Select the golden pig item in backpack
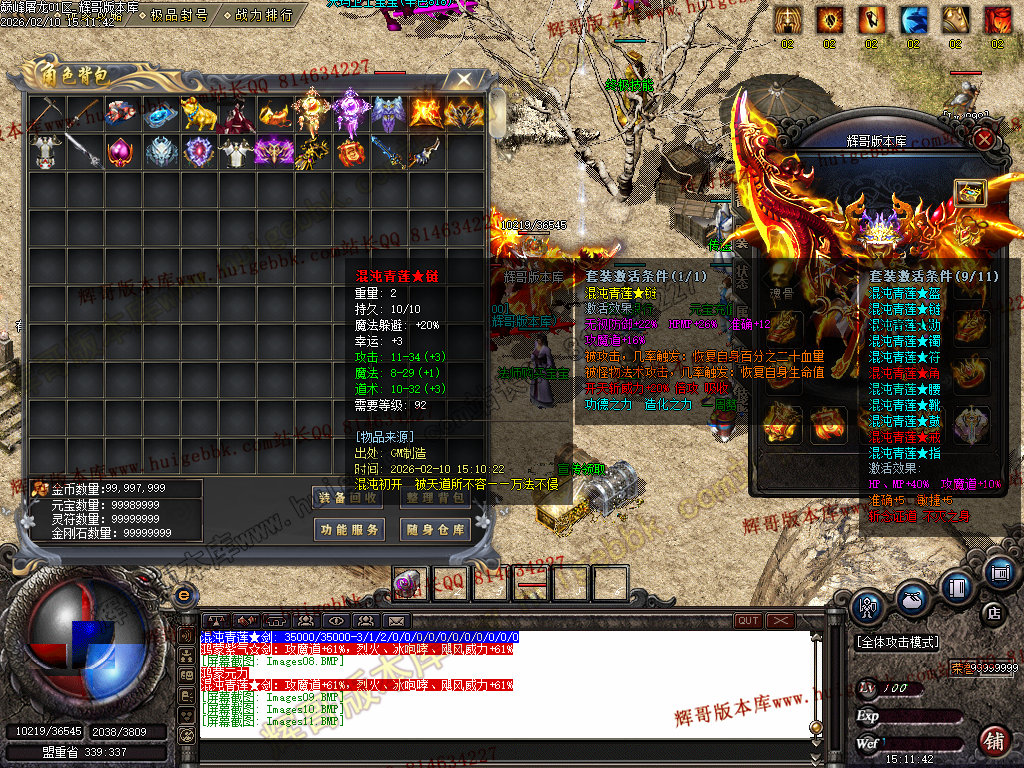 pos(199,114)
